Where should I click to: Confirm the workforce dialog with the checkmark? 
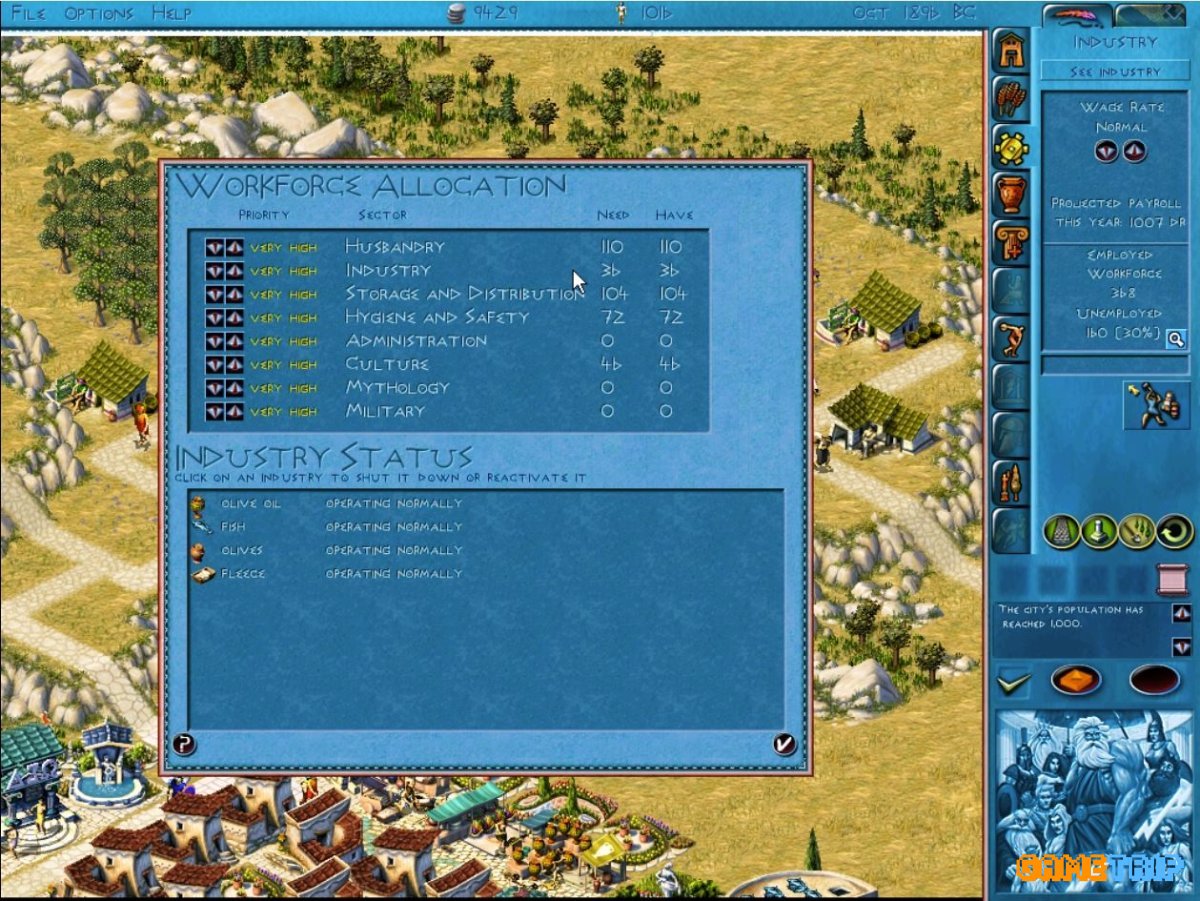click(784, 743)
